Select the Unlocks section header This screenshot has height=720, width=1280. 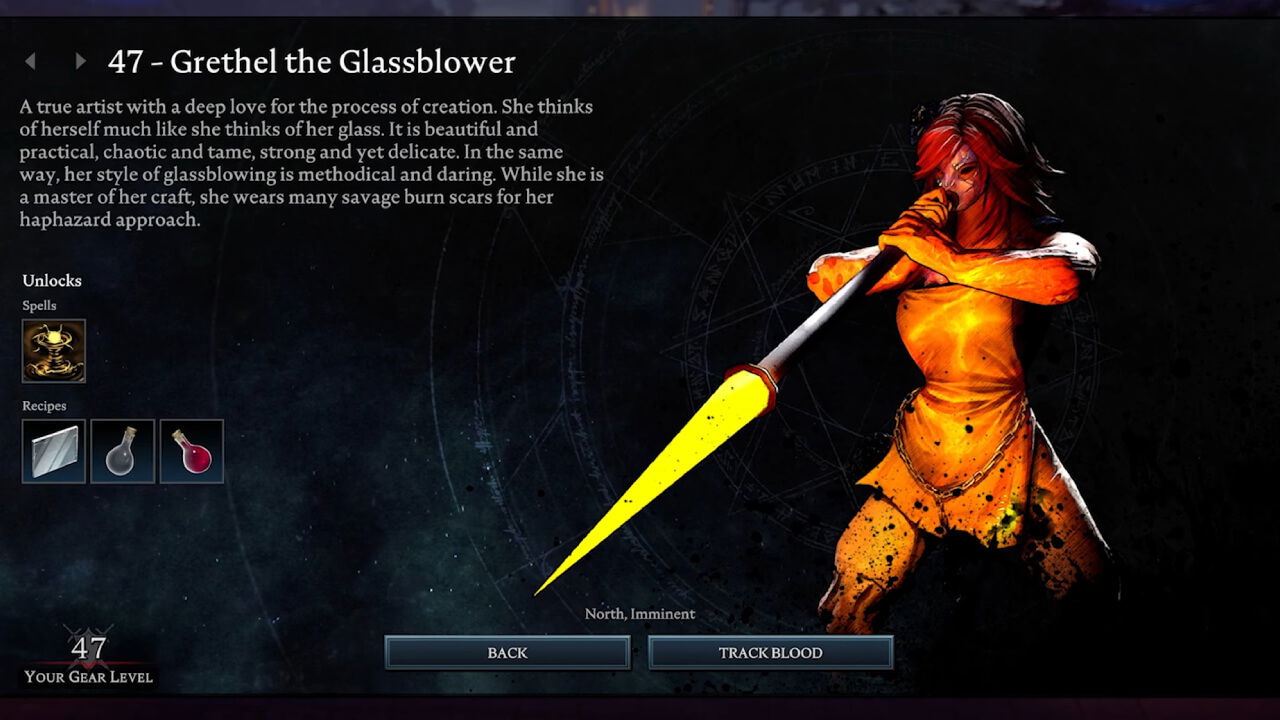pyautogui.click(x=52, y=281)
